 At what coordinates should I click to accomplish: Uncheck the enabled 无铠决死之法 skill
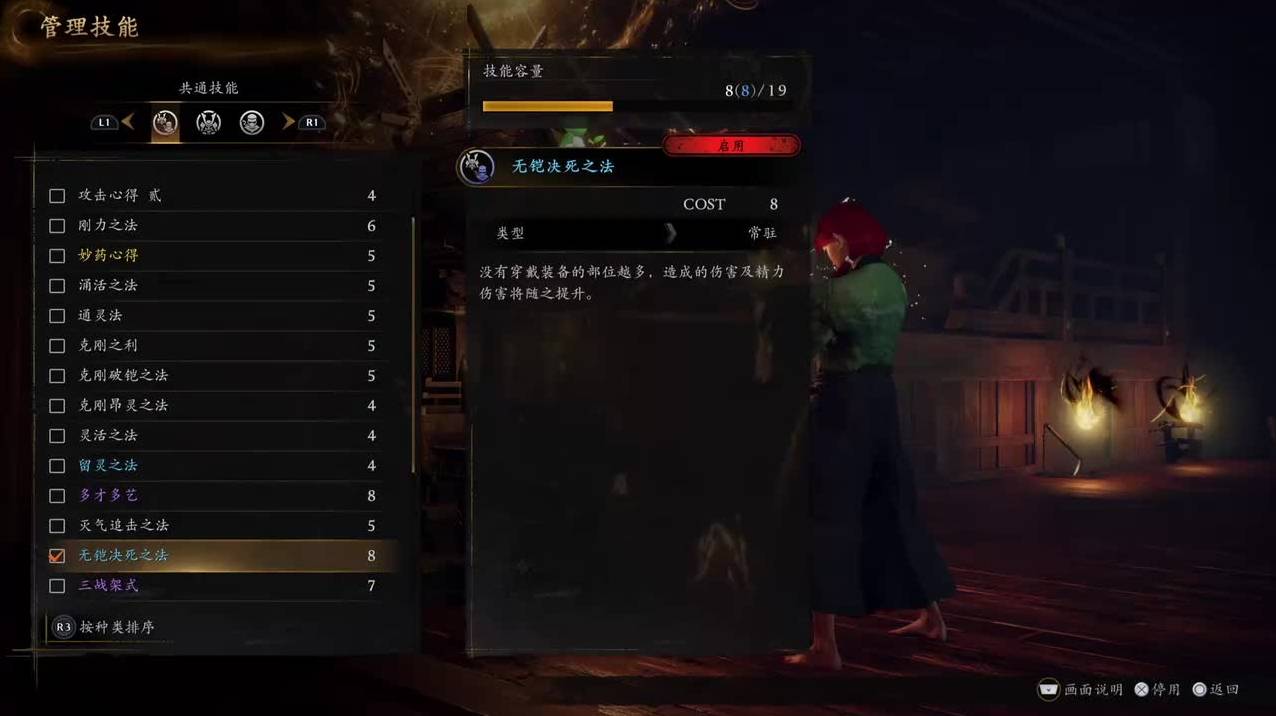pyautogui.click(x=57, y=556)
